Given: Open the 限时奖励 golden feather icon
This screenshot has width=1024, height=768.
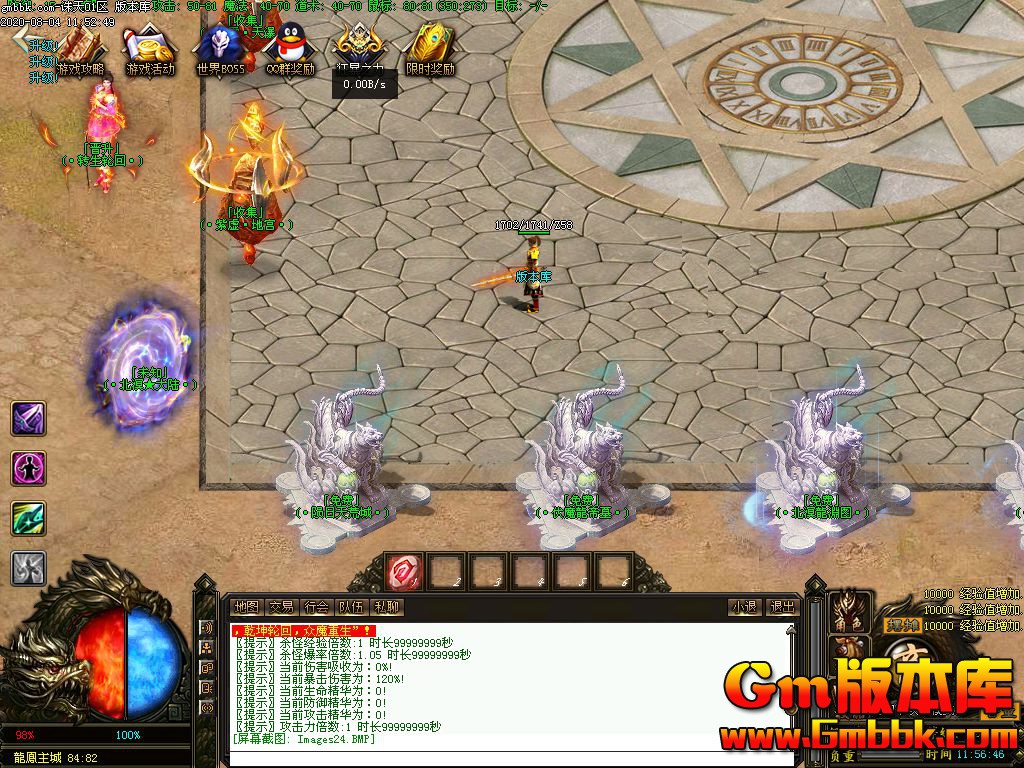Looking at the screenshot, I should (430, 49).
